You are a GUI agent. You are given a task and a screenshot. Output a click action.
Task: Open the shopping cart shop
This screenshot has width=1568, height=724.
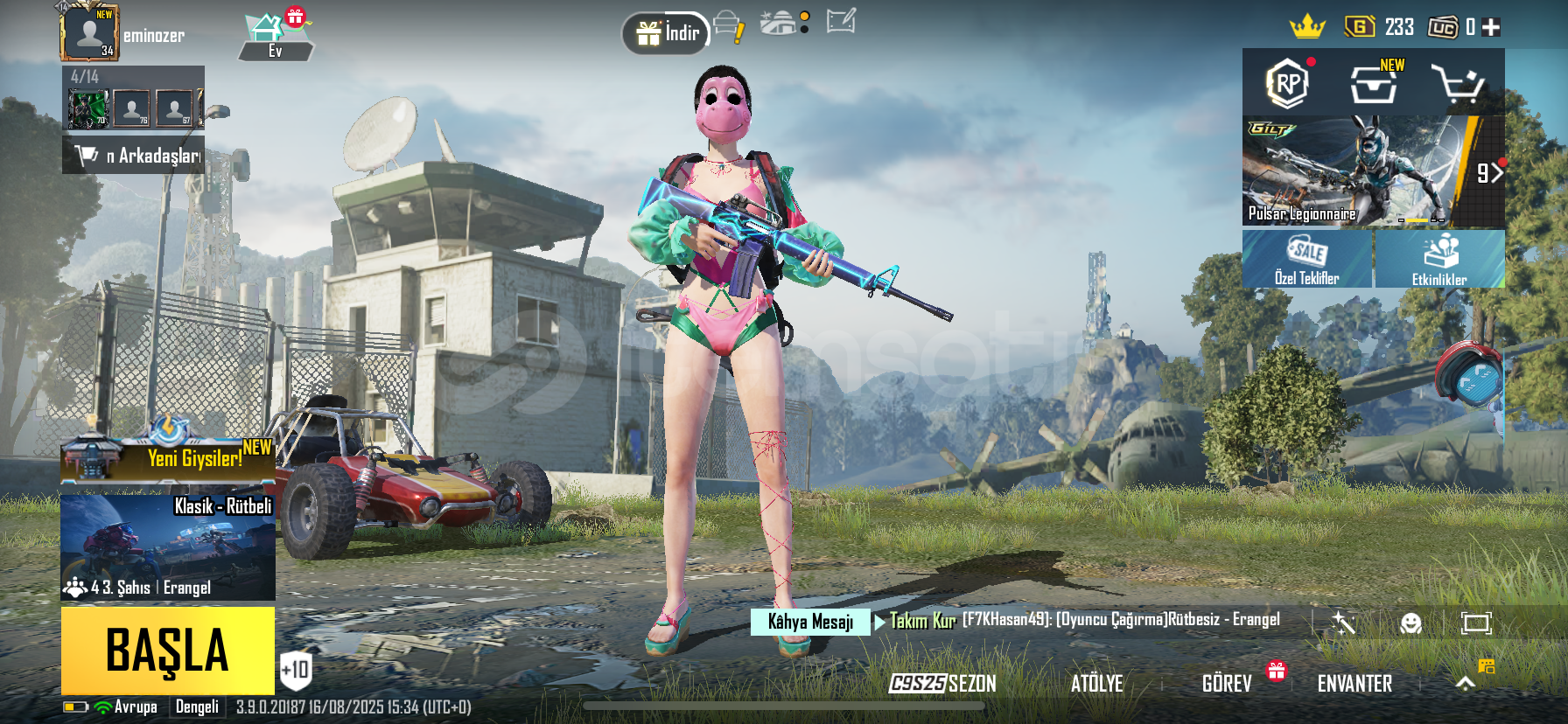(1457, 85)
